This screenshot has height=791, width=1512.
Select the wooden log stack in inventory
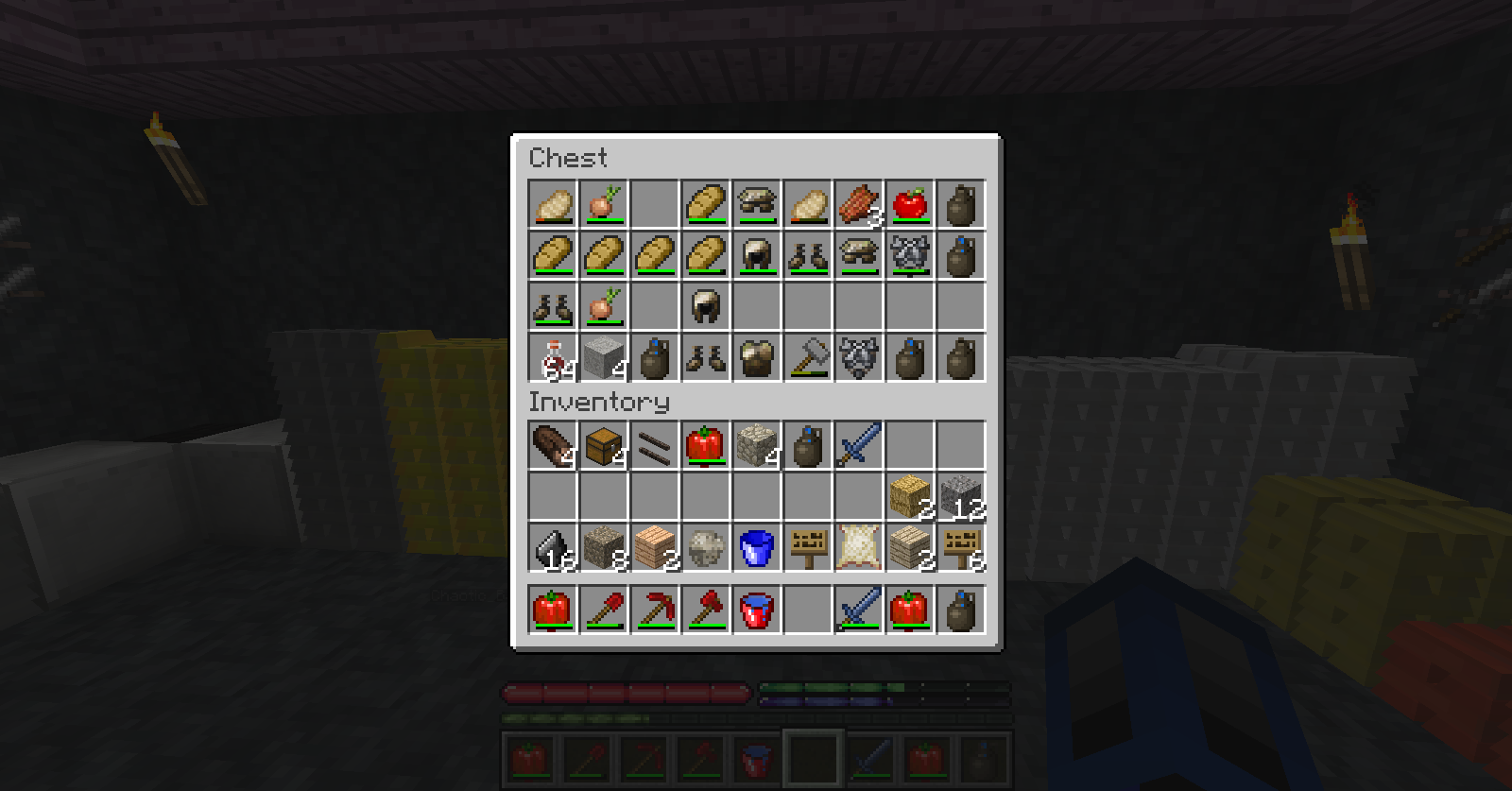[x=553, y=445]
